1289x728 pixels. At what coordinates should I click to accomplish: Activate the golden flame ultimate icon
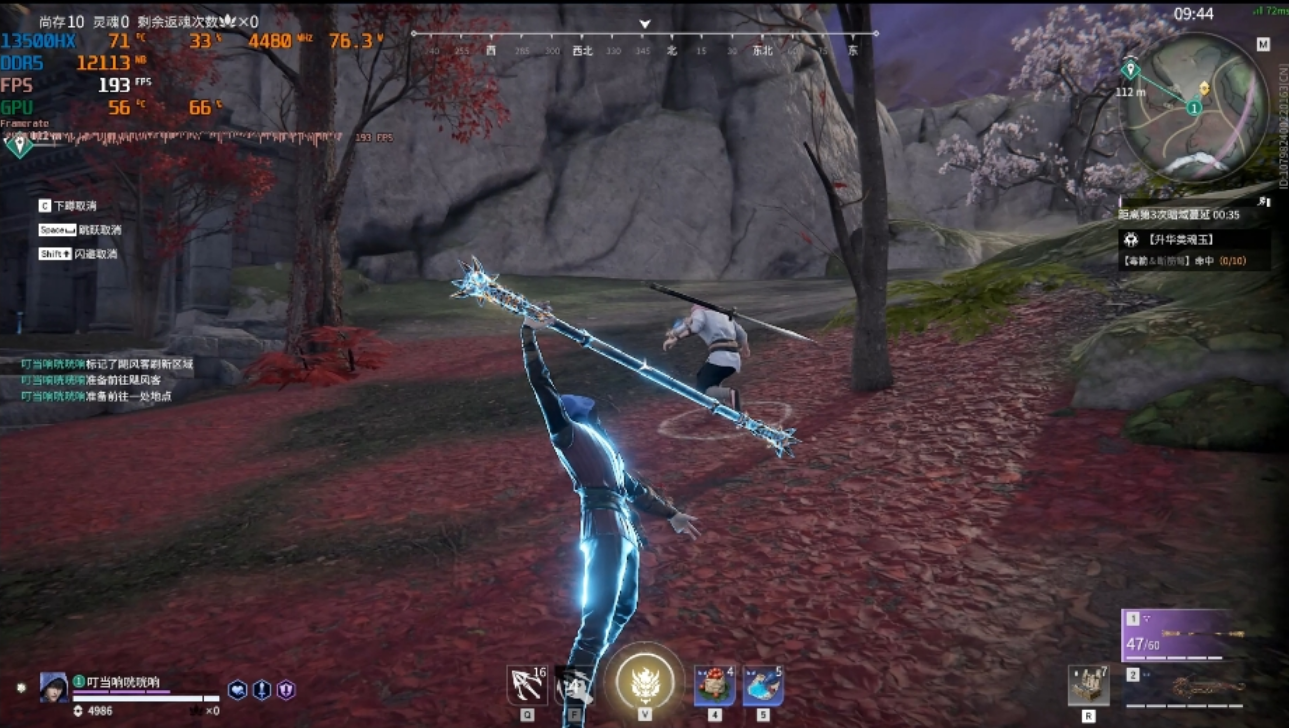[645, 681]
